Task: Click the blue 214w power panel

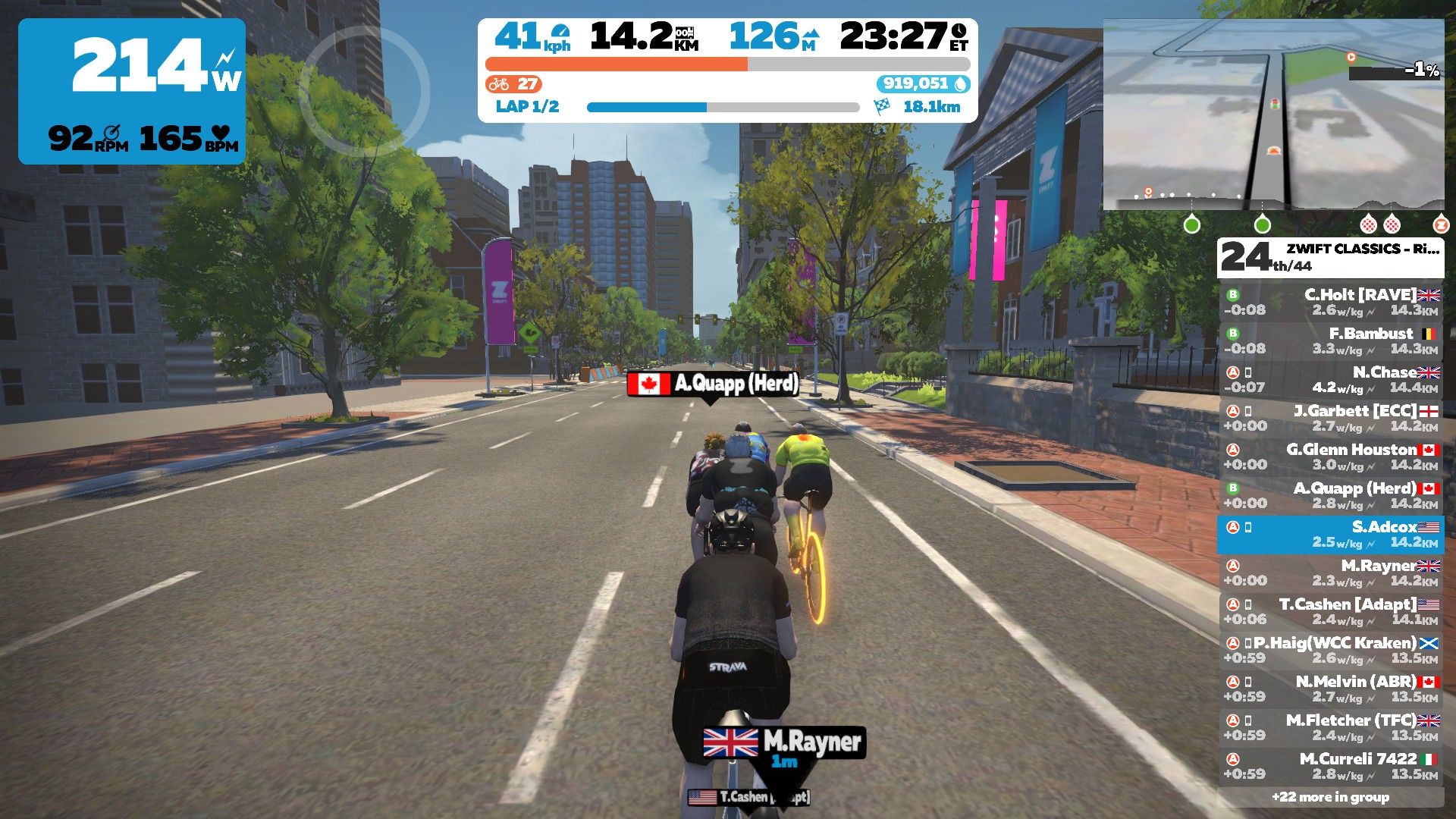Action: (x=132, y=91)
